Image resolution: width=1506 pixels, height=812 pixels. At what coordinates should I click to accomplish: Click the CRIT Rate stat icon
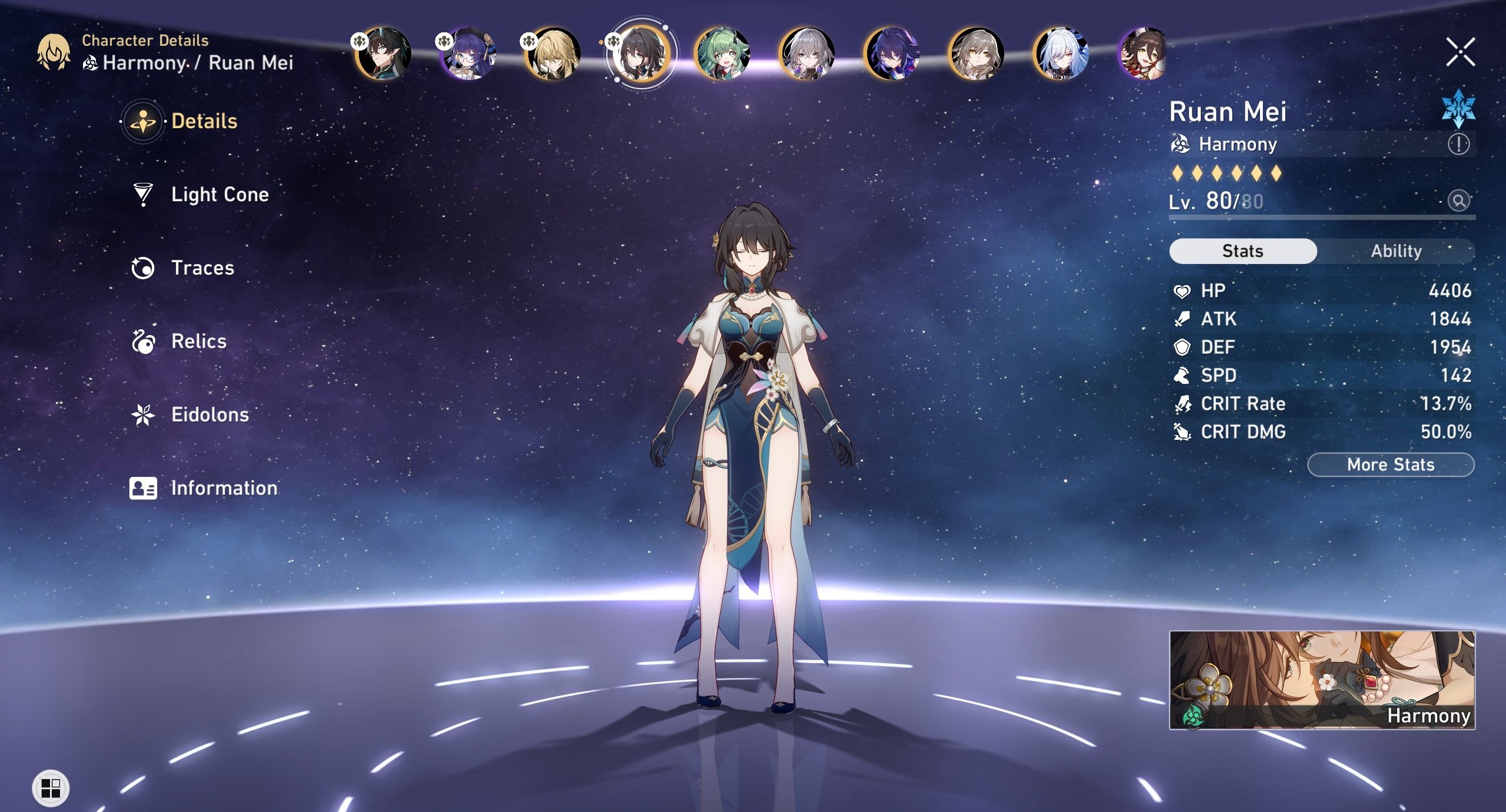(x=1184, y=404)
